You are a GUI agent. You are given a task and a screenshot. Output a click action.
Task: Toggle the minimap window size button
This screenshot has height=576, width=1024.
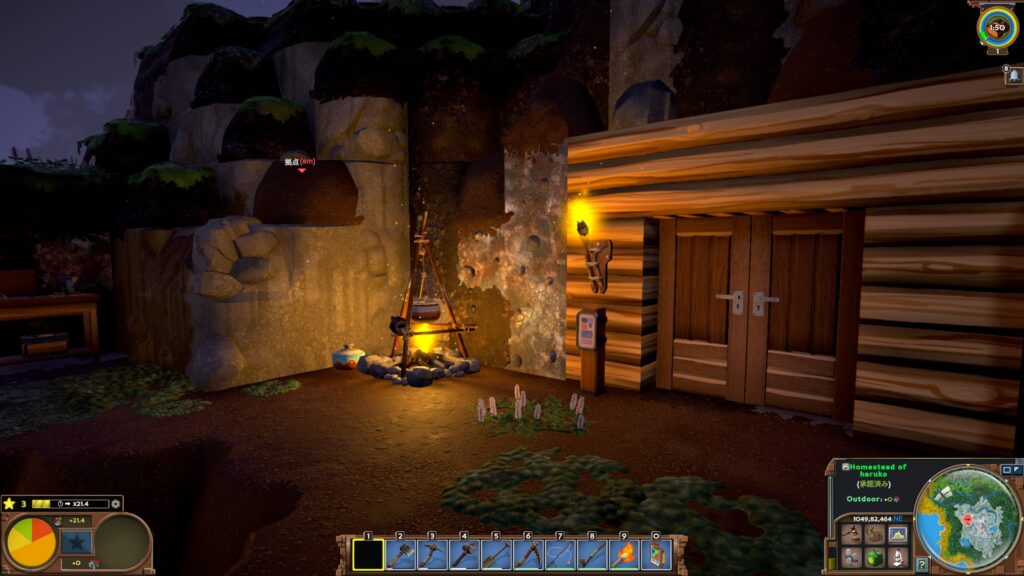pos(1005,469)
